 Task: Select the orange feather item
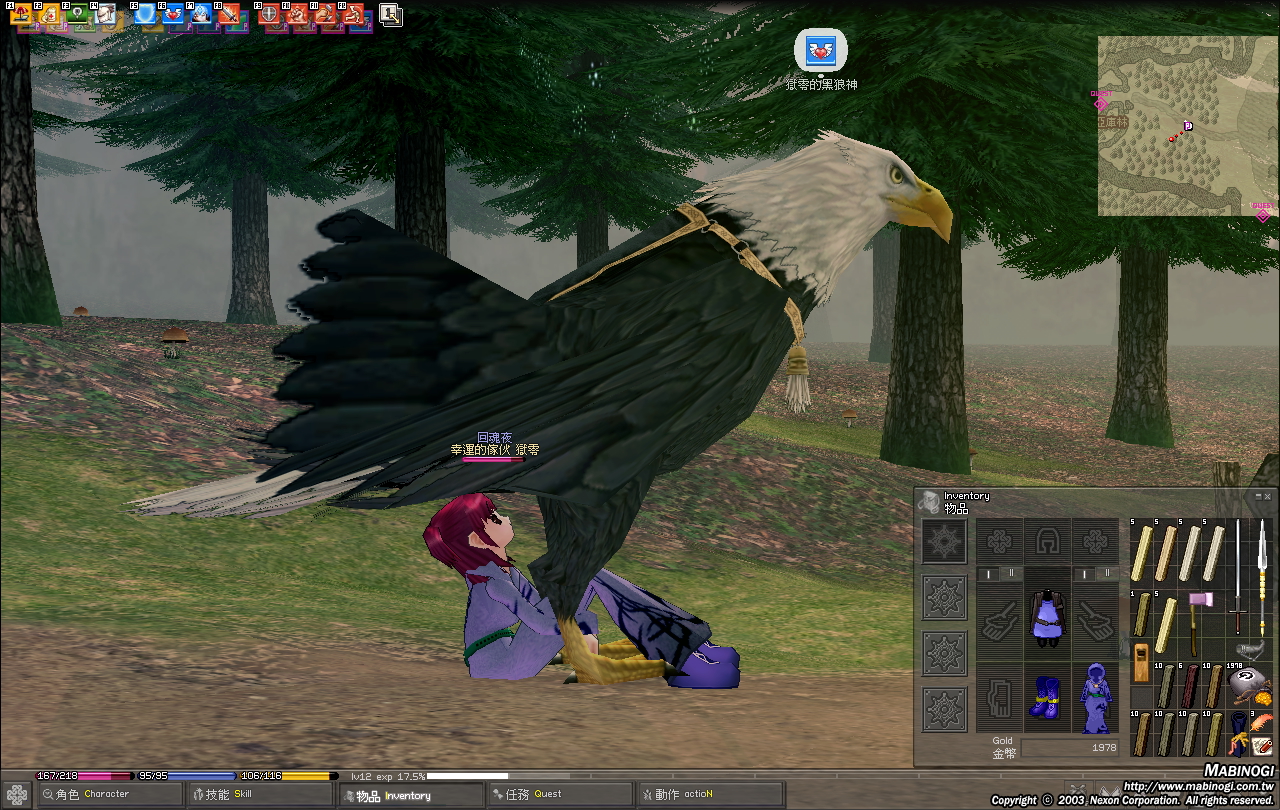tap(1262, 721)
